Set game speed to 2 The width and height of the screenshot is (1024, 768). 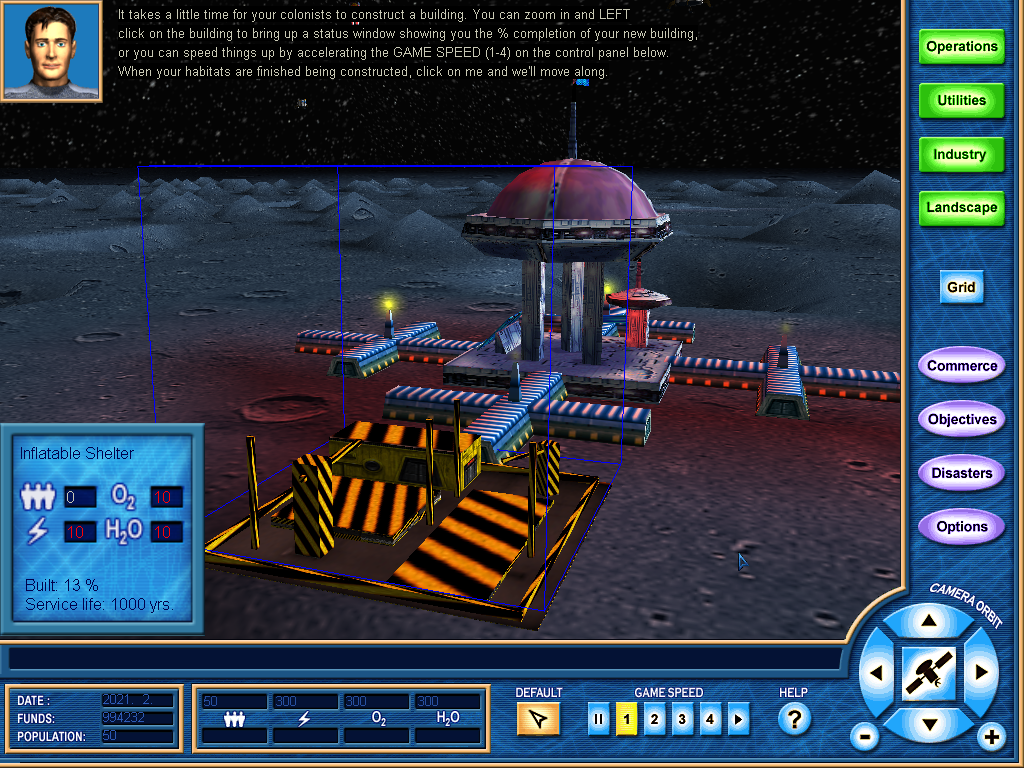[x=655, y=719]
